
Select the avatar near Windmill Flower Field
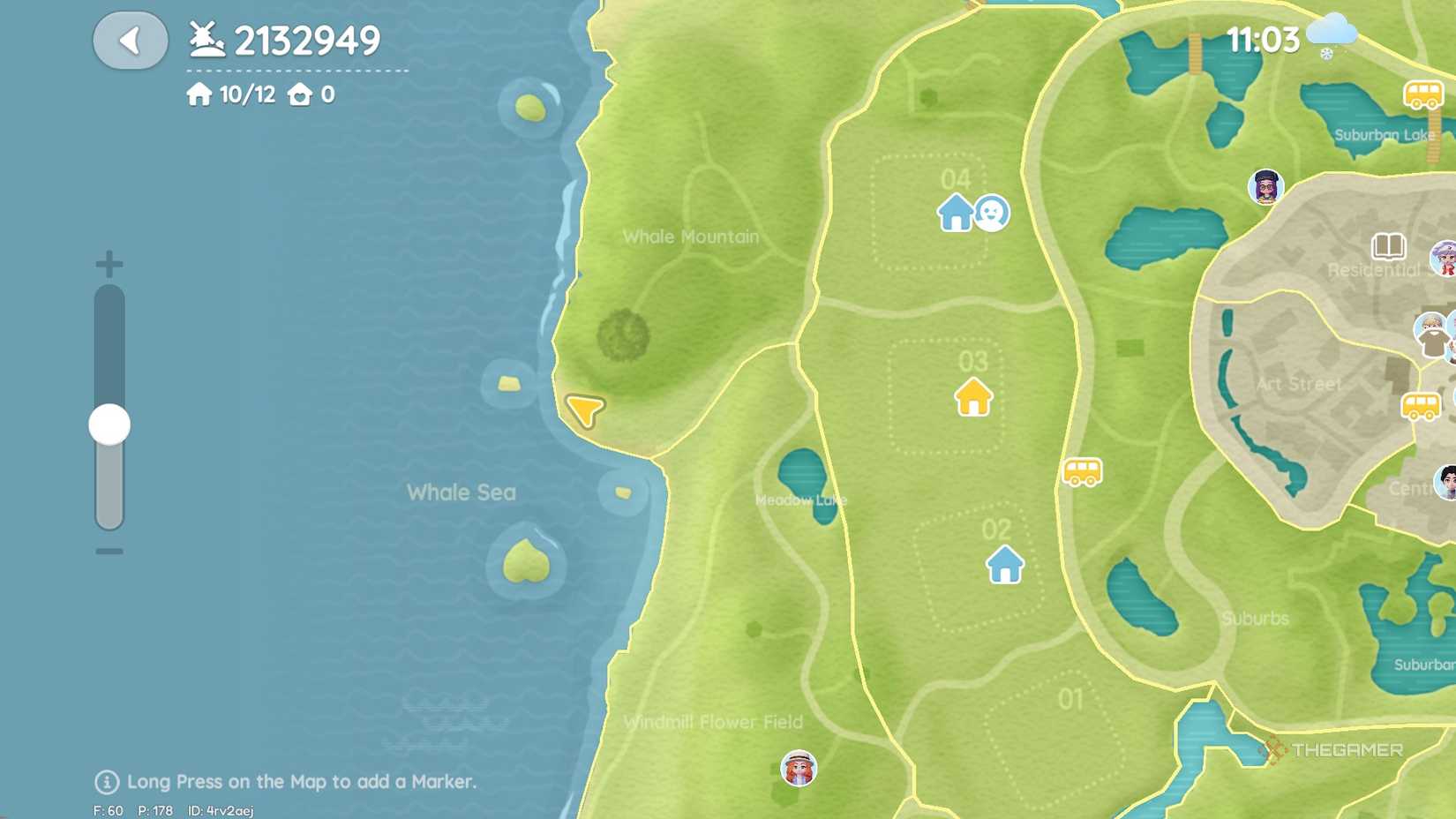(799, 768)
